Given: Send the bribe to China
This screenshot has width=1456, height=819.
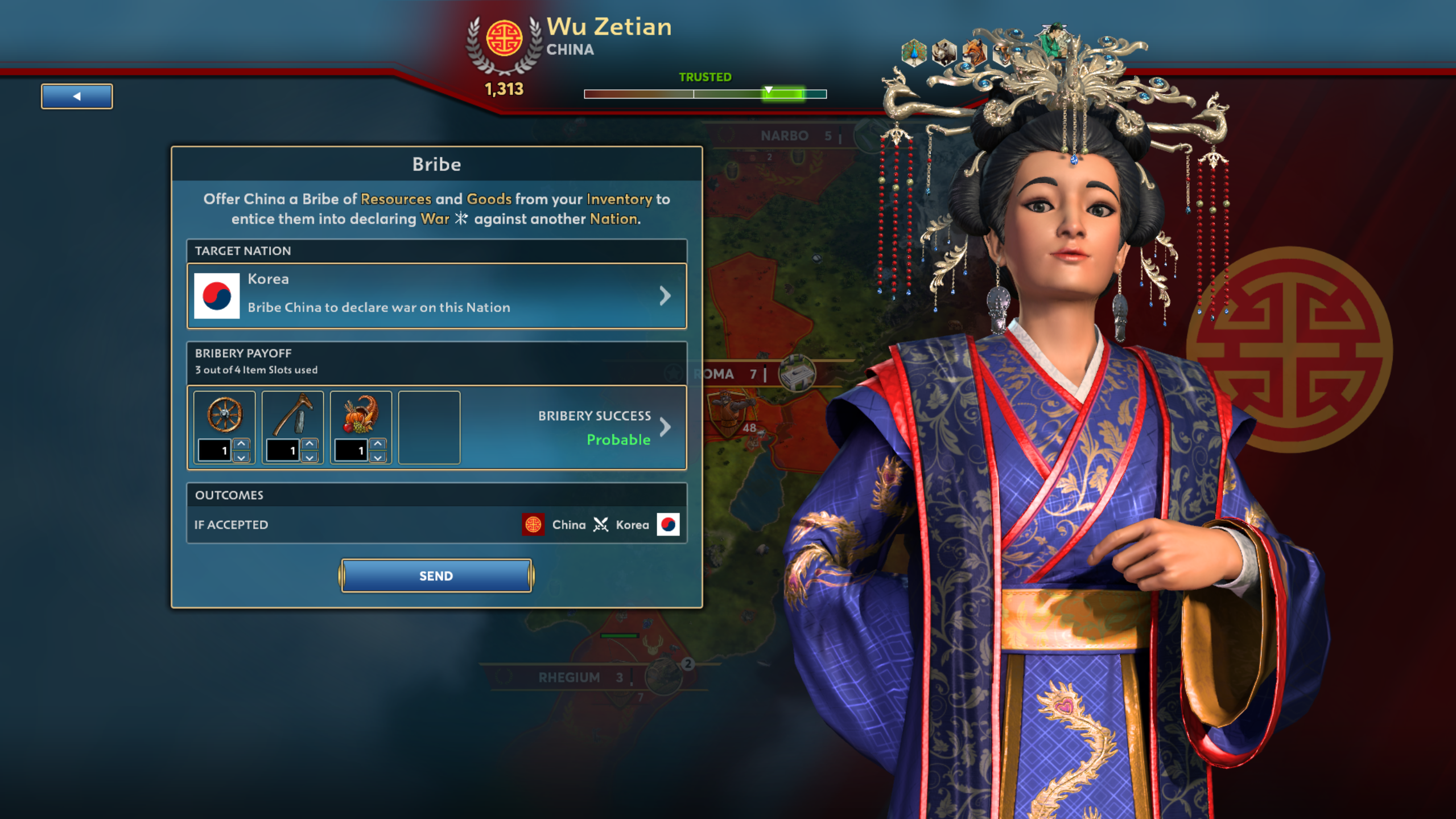Looking at the screenshot, I should coord(436,575).
